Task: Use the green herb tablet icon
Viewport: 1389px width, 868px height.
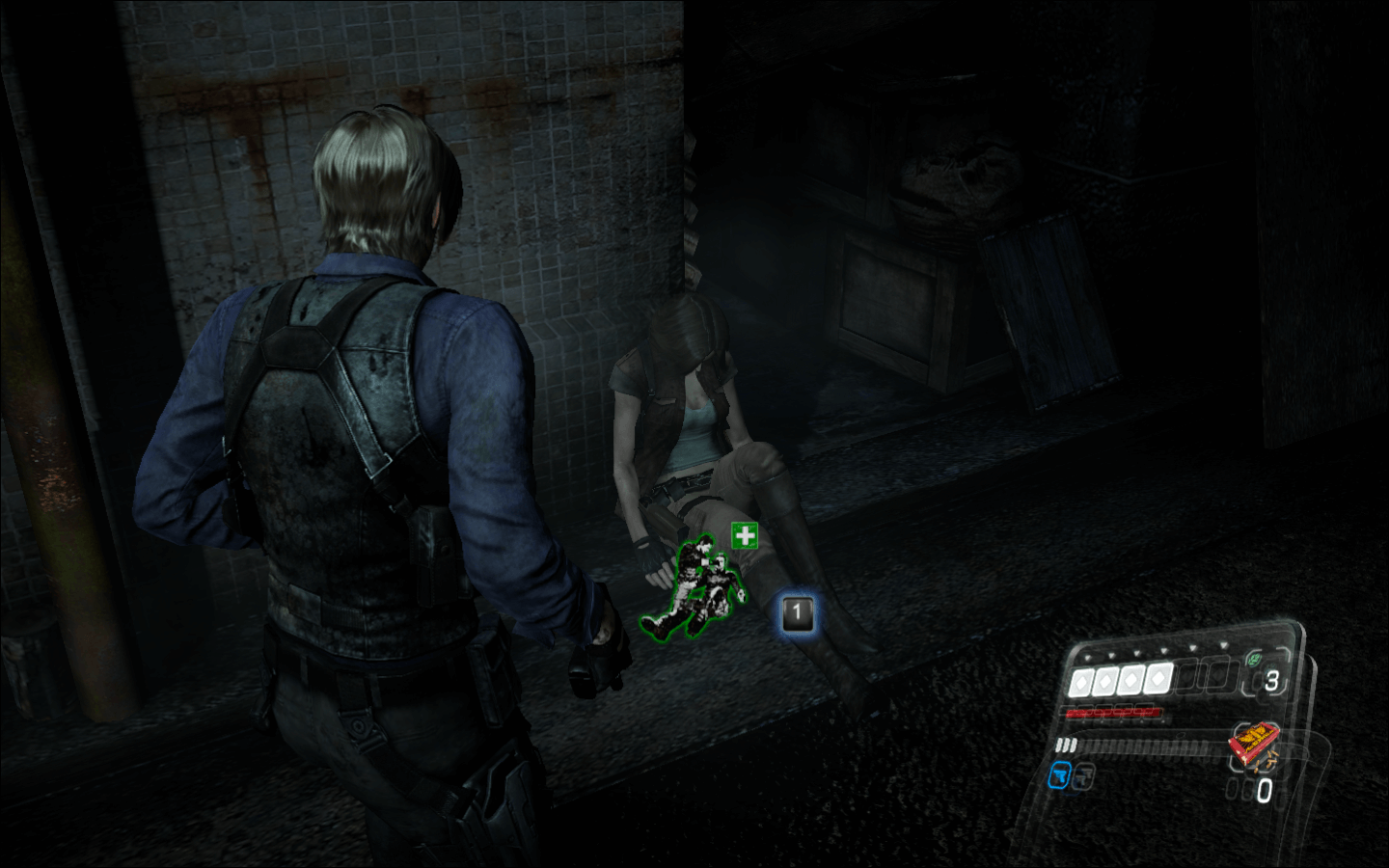Action: [x=1254, y=659]
